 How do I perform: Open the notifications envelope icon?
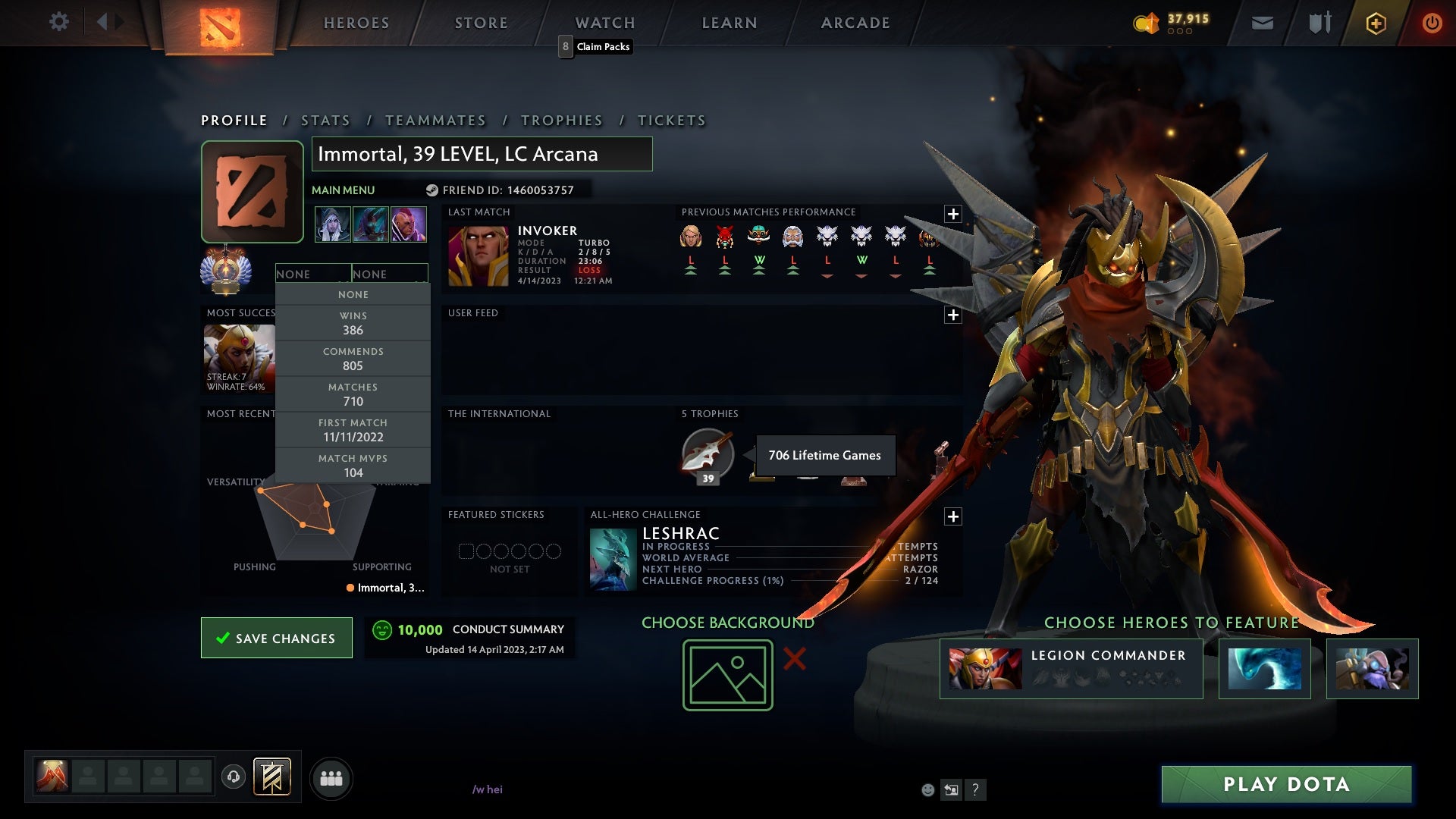1262,23
